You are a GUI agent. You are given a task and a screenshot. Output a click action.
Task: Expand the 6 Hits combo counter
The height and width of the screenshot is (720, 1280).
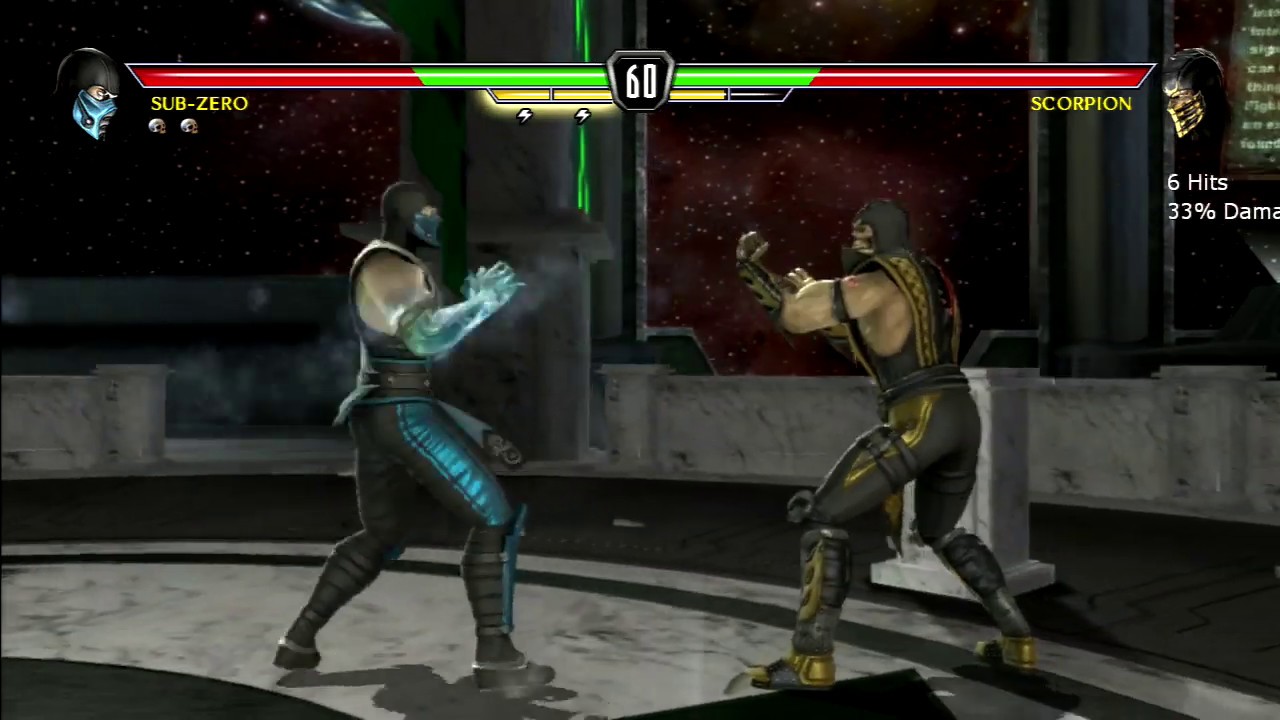tap(1198, 183)
